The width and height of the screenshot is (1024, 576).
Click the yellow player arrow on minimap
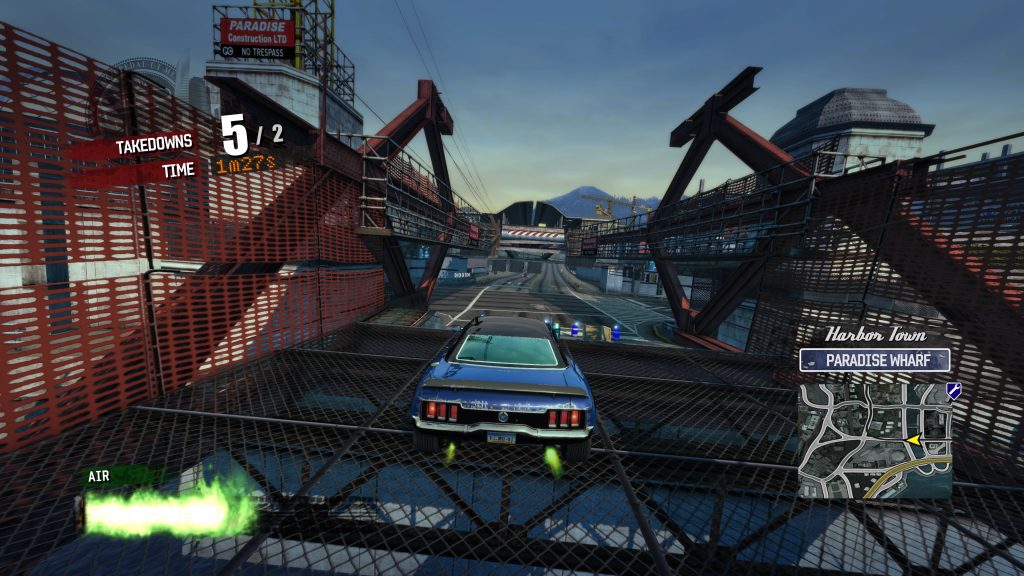click(x=912, y=440)
